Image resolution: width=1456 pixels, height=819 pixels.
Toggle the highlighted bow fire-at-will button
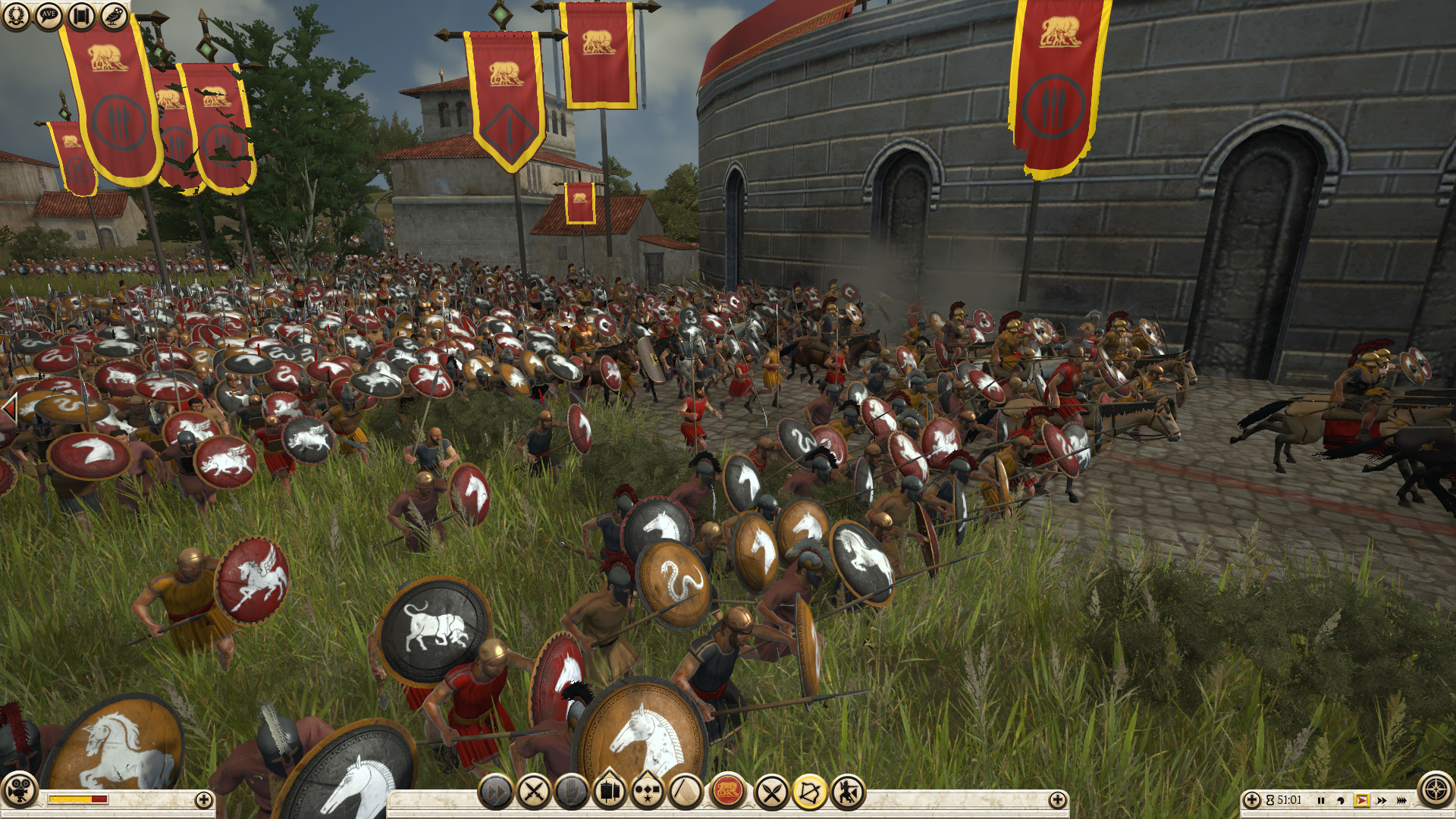[x=810, y=793]
